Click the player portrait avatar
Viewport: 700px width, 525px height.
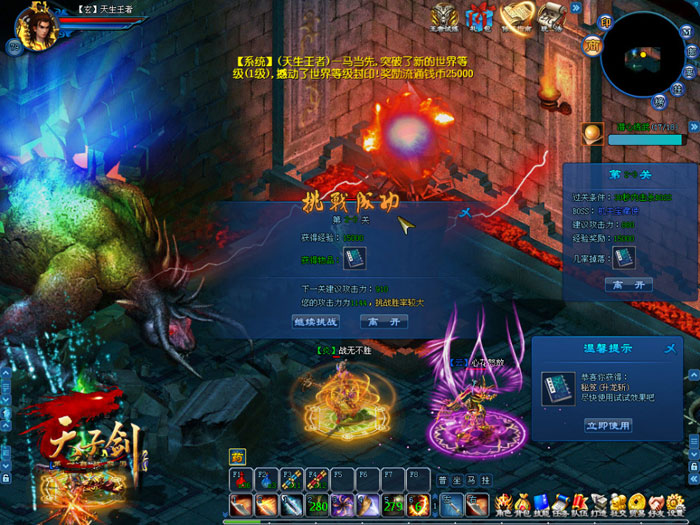click(x=40, y=28)
